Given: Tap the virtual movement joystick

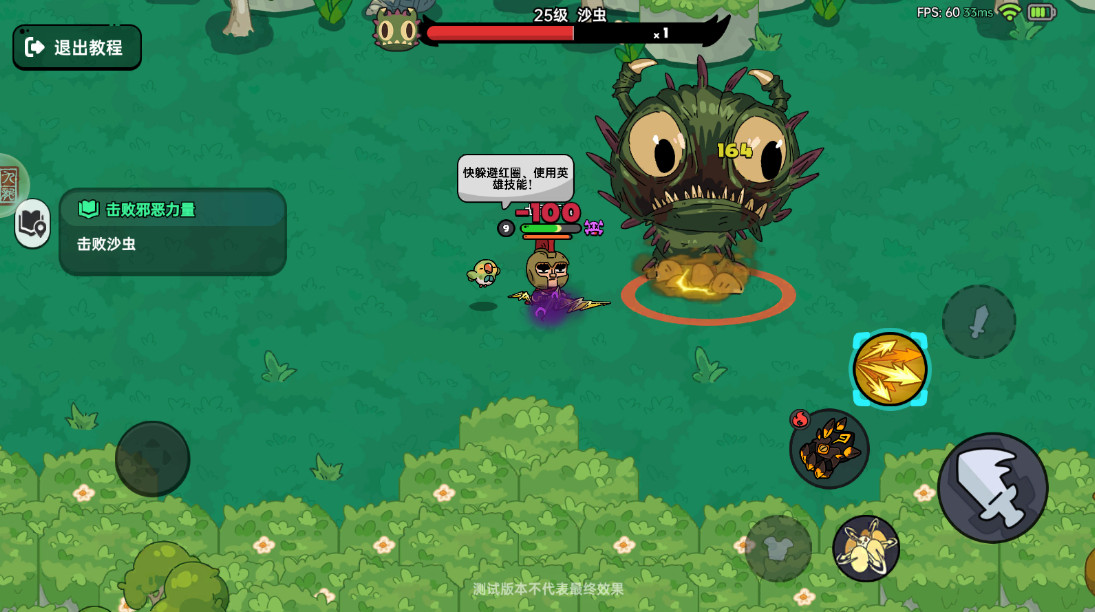Looking at the screenshot, I should [x=152, y=458].
